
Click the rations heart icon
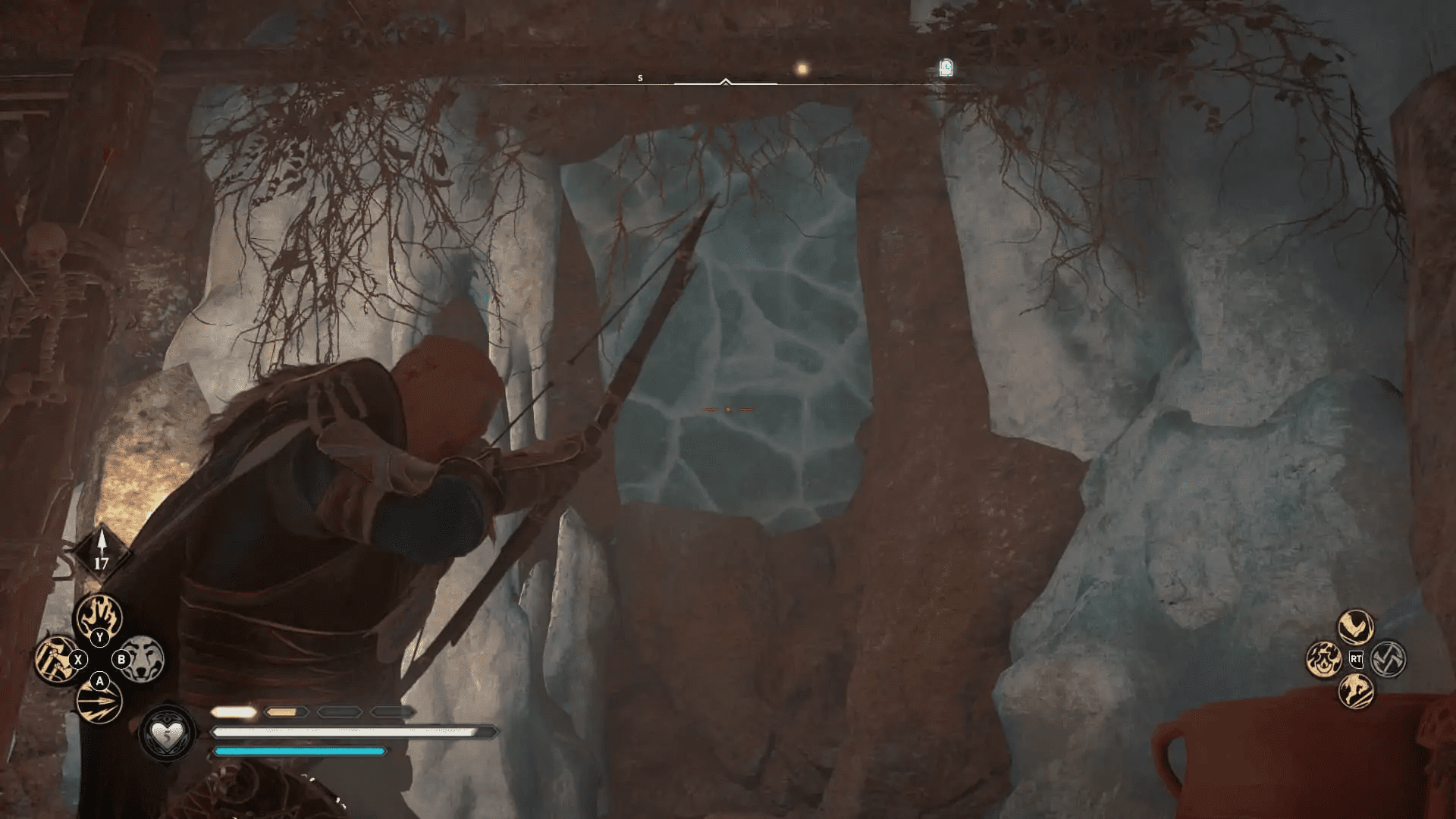pos(168,733)
